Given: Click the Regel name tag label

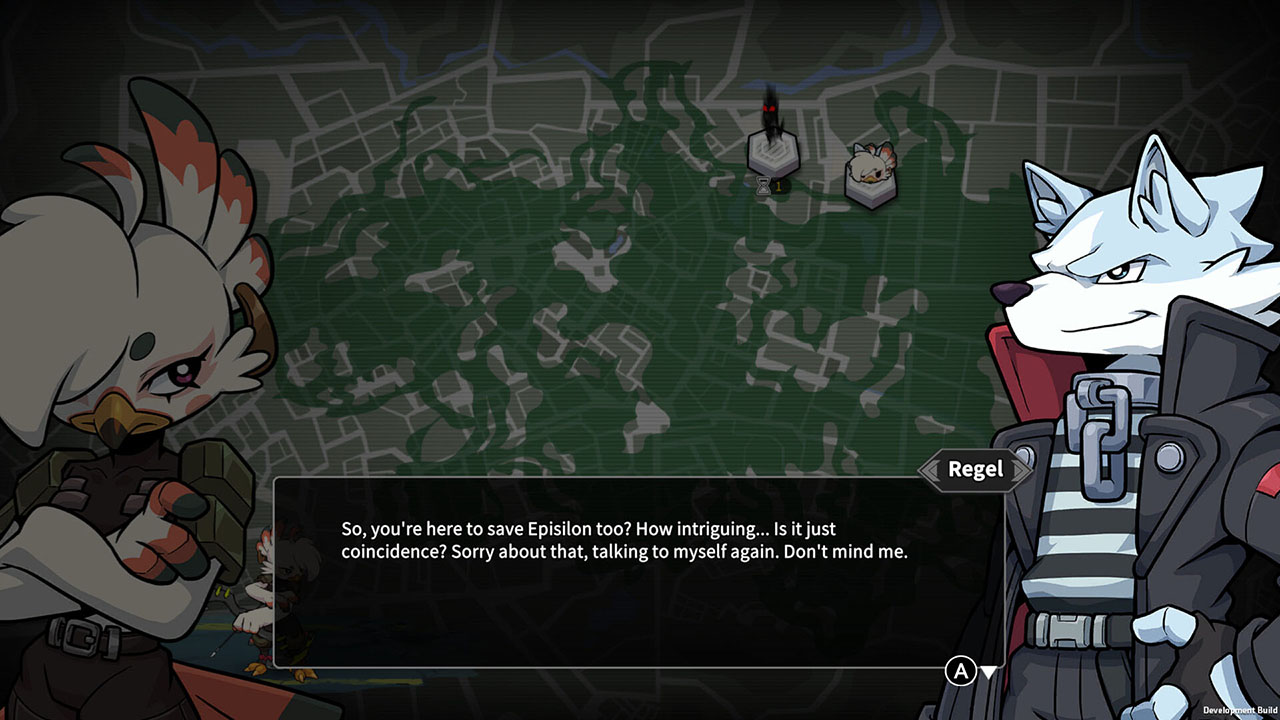Looking at the screenshot, I should tap(975, 469).
